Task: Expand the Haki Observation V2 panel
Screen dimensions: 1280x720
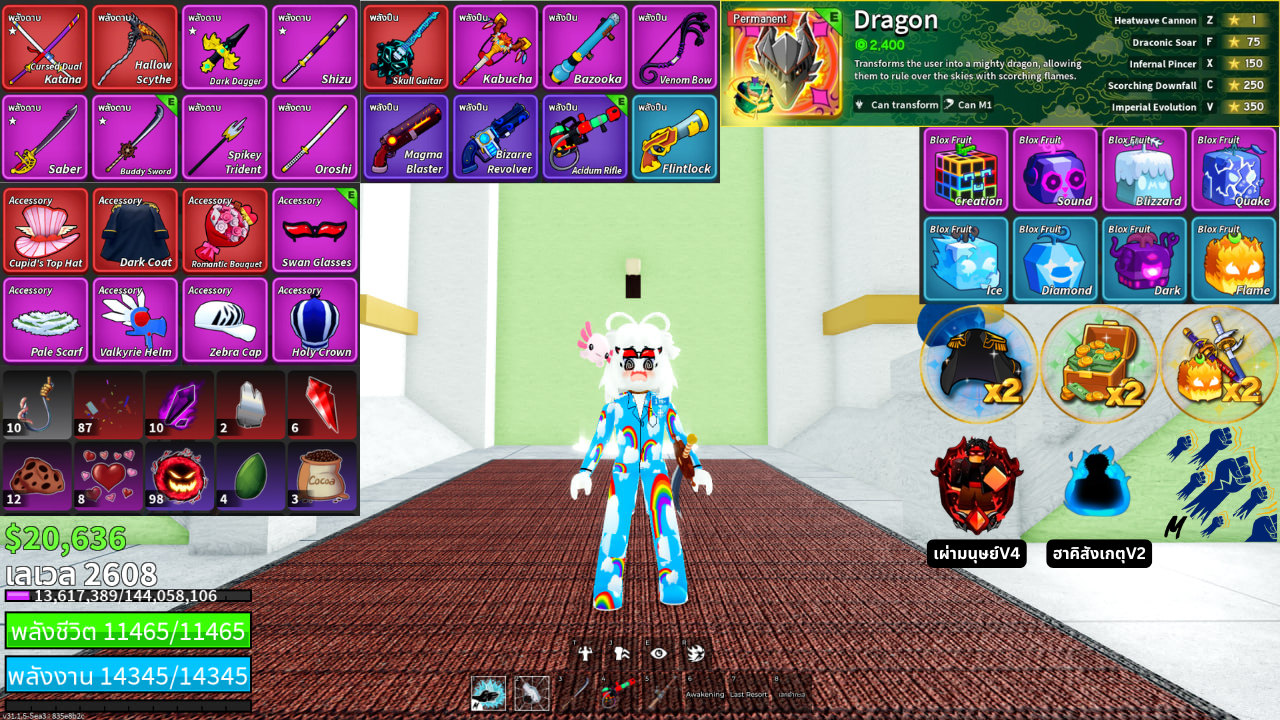Action: point(1098,483)
